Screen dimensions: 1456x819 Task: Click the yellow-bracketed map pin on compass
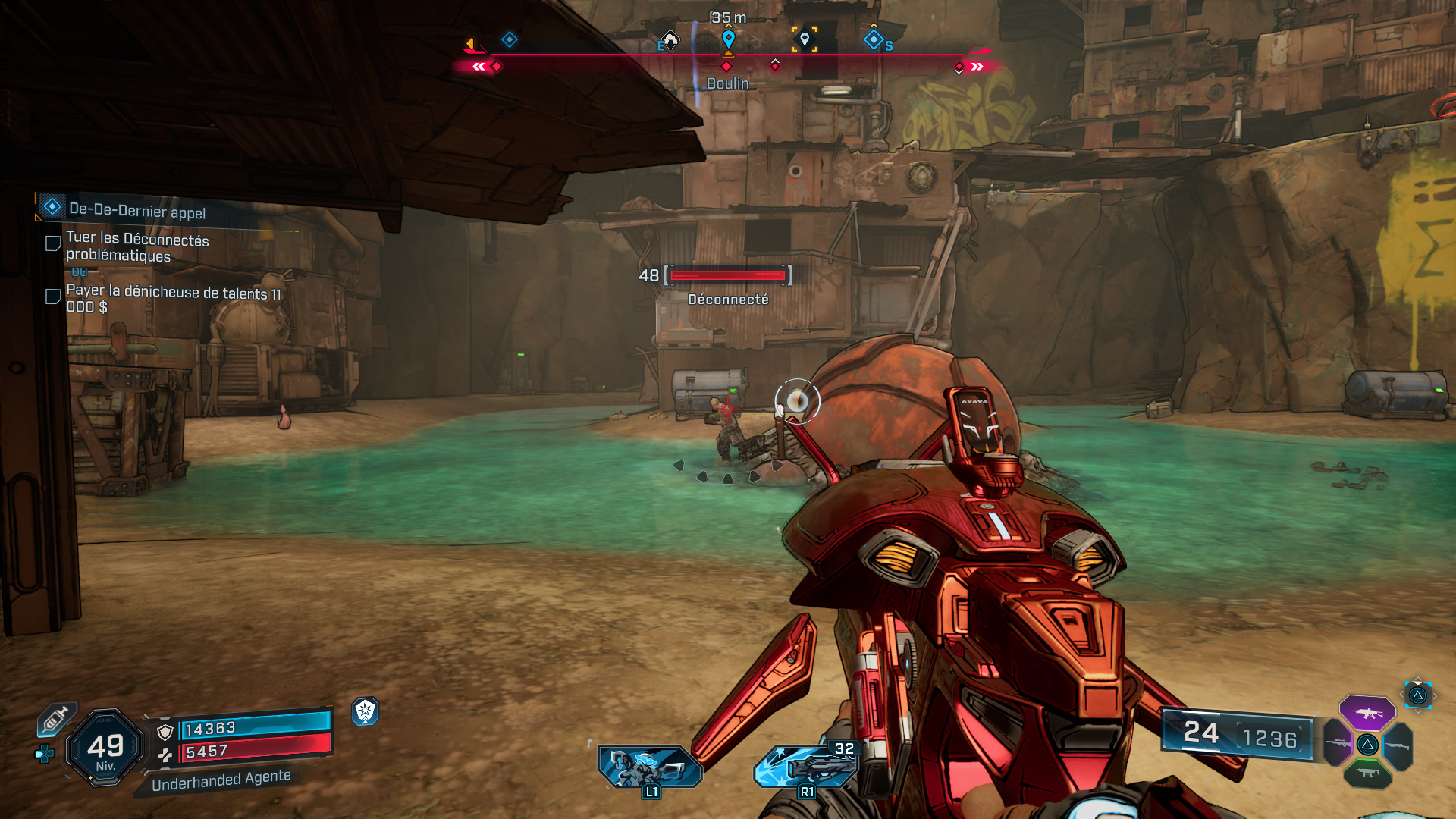pos(805,39)
